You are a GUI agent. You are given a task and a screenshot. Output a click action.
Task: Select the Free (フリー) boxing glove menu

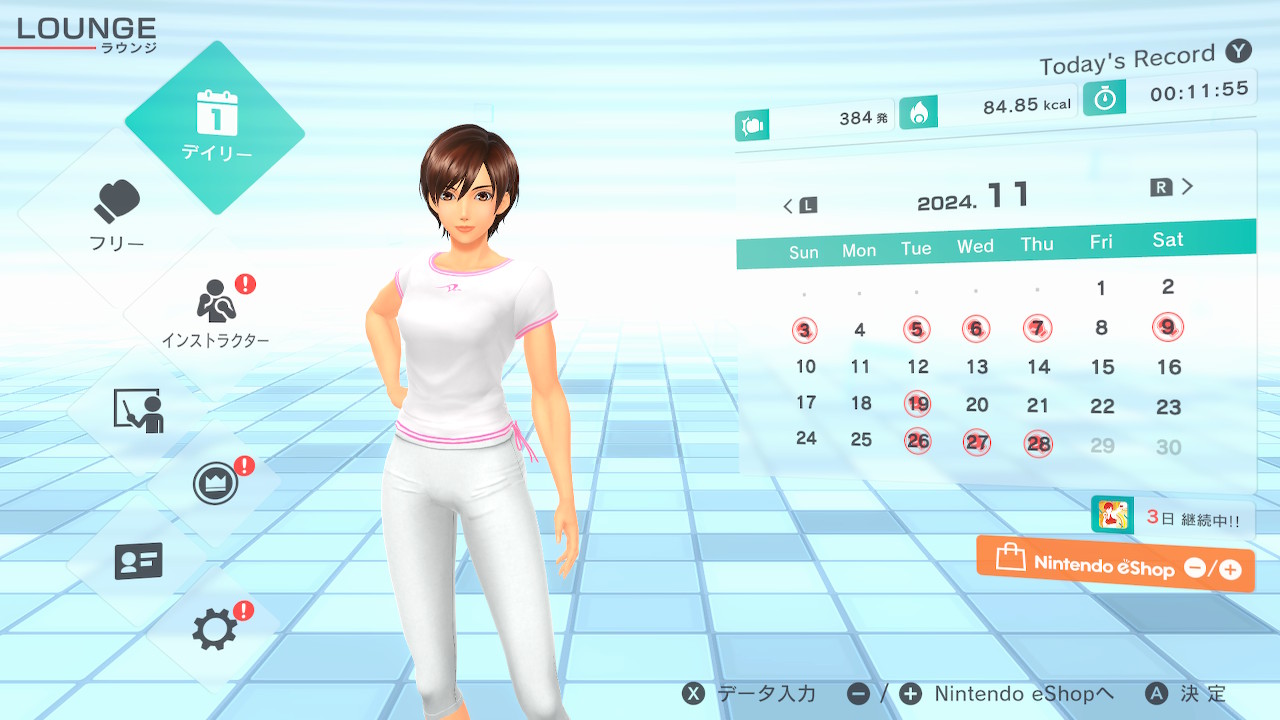point(117,215)
